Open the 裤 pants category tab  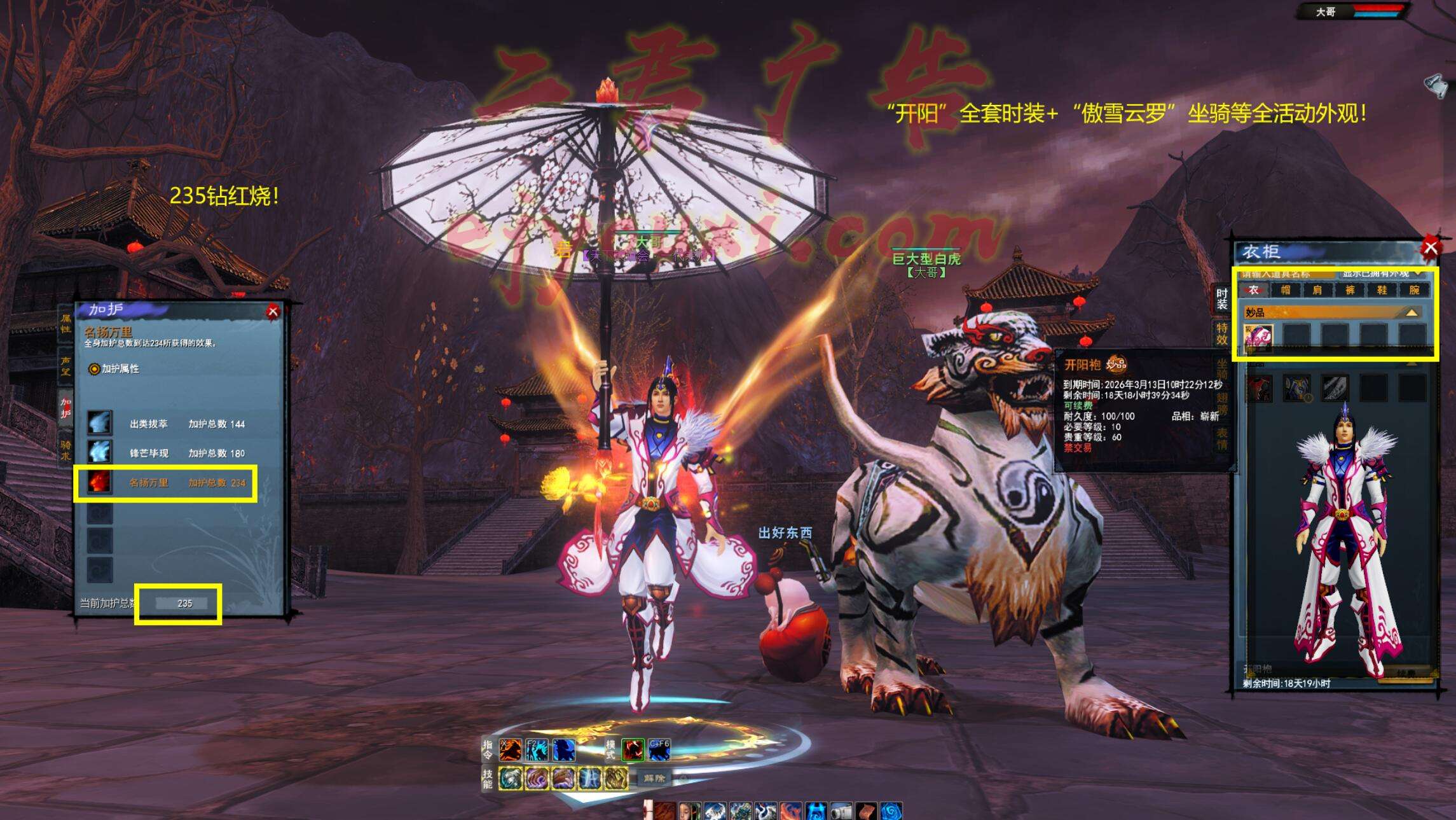tap(1350, 290)
